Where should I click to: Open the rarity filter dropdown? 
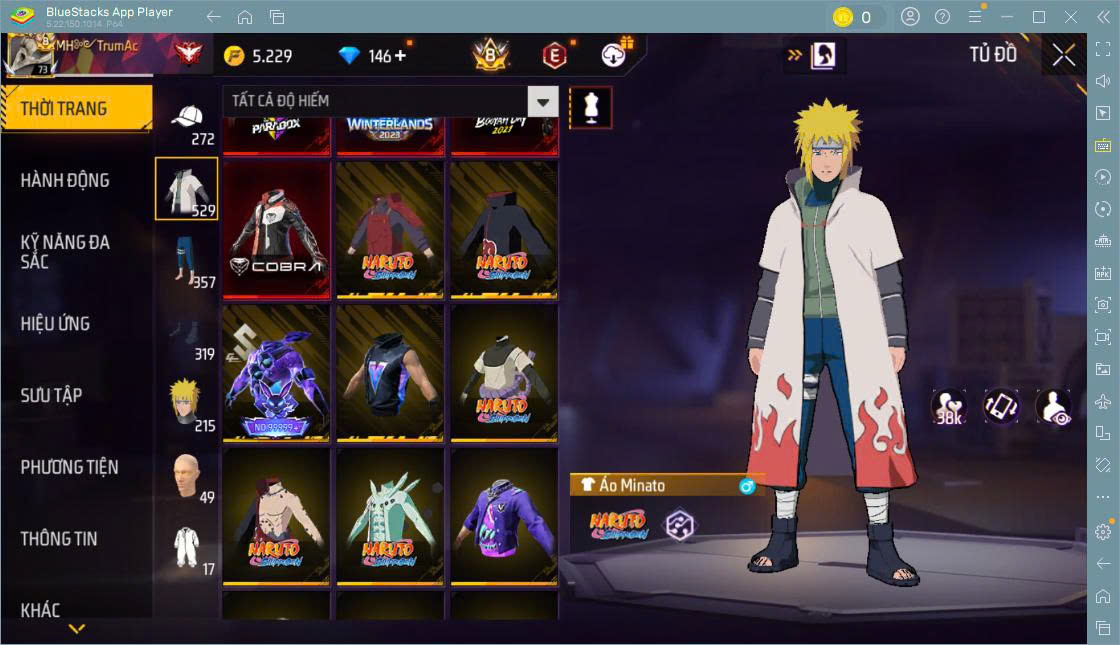[x=543, y=101]
